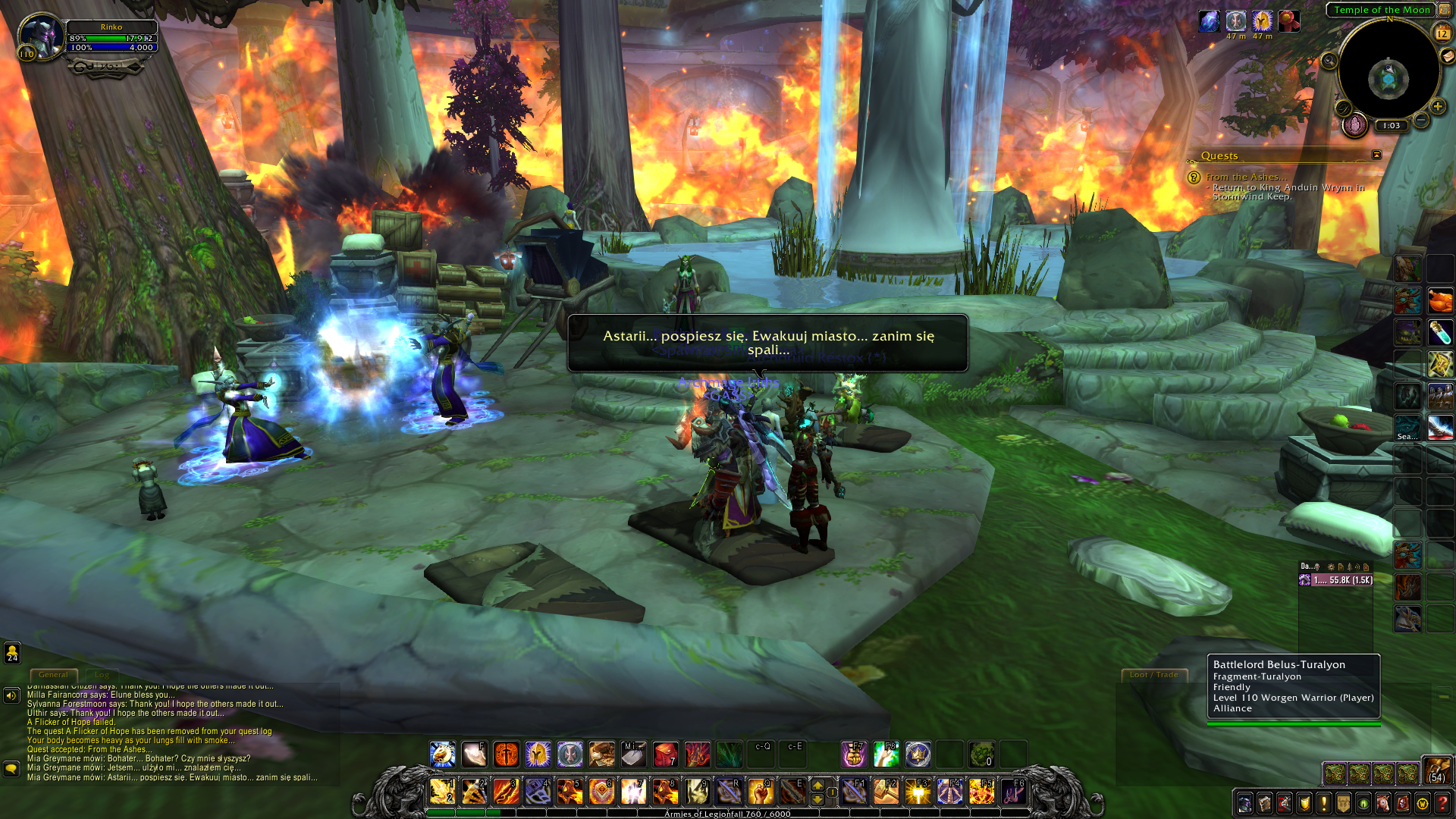Screen dimensions: 1456x819
Task: Zoom in the minimap with plus button
Action: pos(1437,107)
